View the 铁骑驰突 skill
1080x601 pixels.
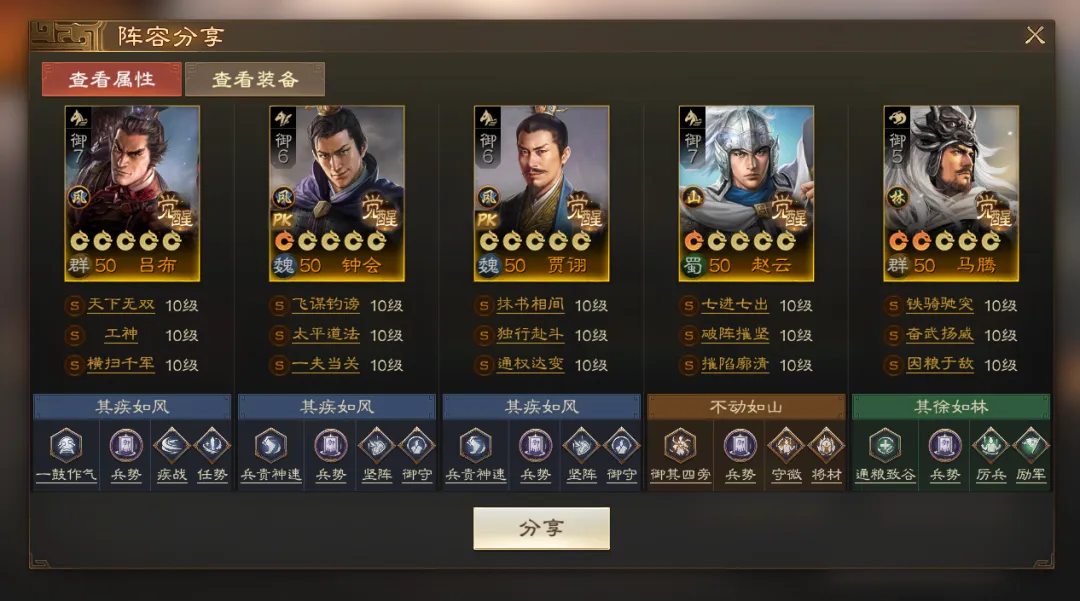coord(939,305)
